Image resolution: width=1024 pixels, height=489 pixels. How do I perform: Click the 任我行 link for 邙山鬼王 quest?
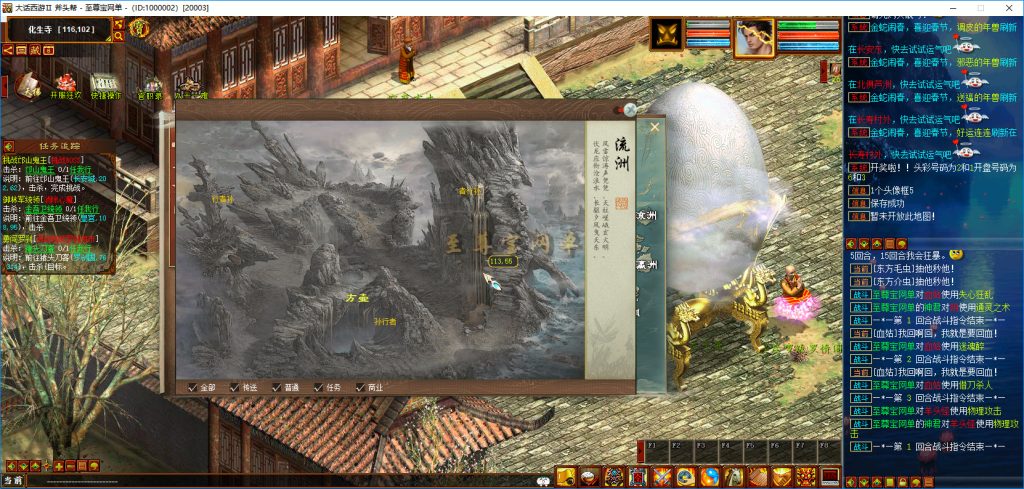tap(80, 169)
